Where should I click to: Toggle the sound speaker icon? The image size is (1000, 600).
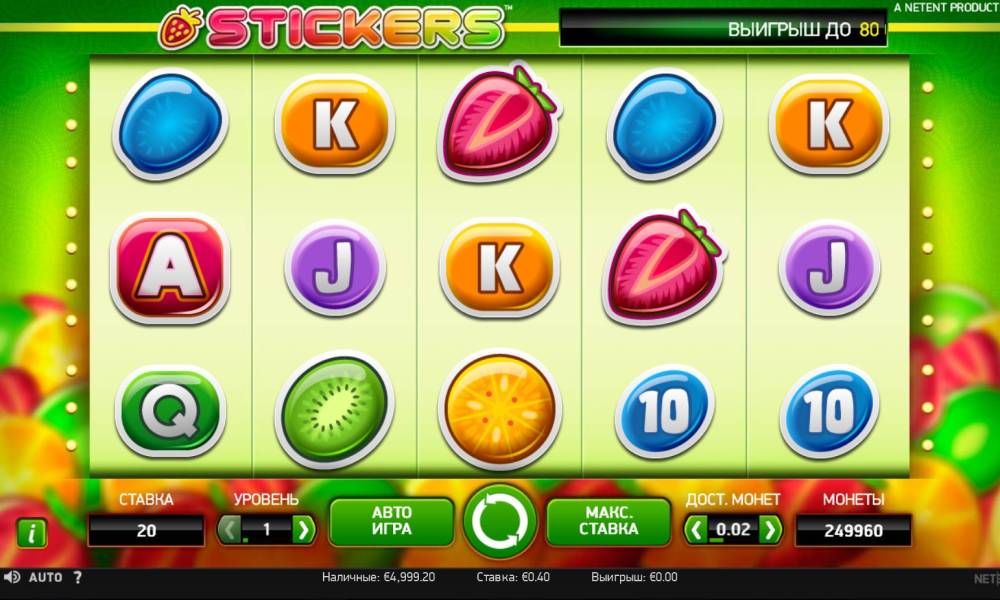tap(12, 578)
